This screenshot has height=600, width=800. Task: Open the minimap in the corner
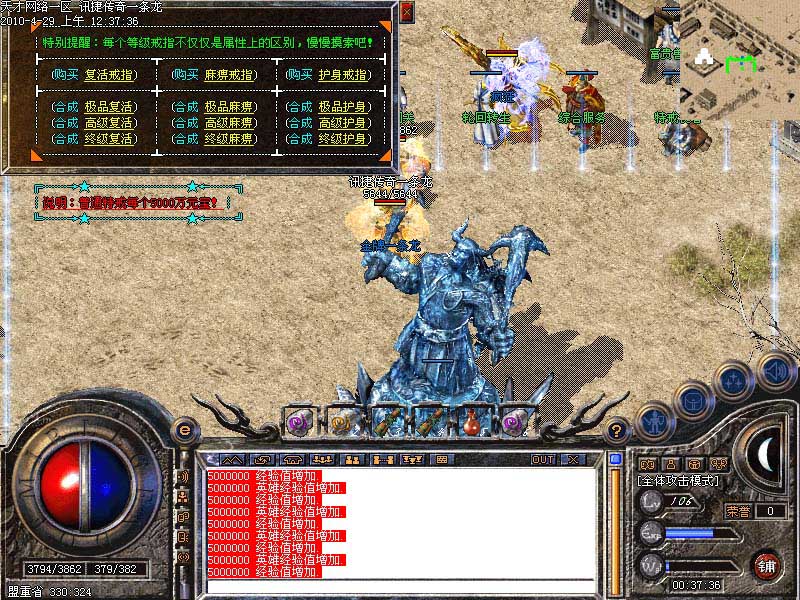coord(738,60)
